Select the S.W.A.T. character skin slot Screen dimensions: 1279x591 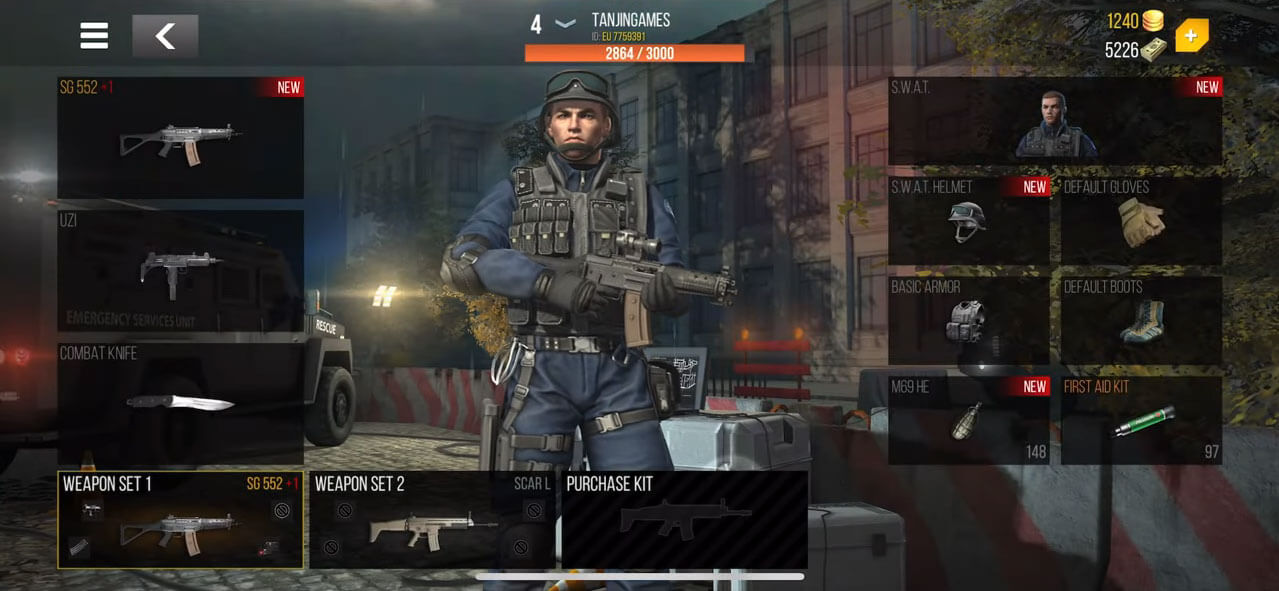click(1055, 121)
